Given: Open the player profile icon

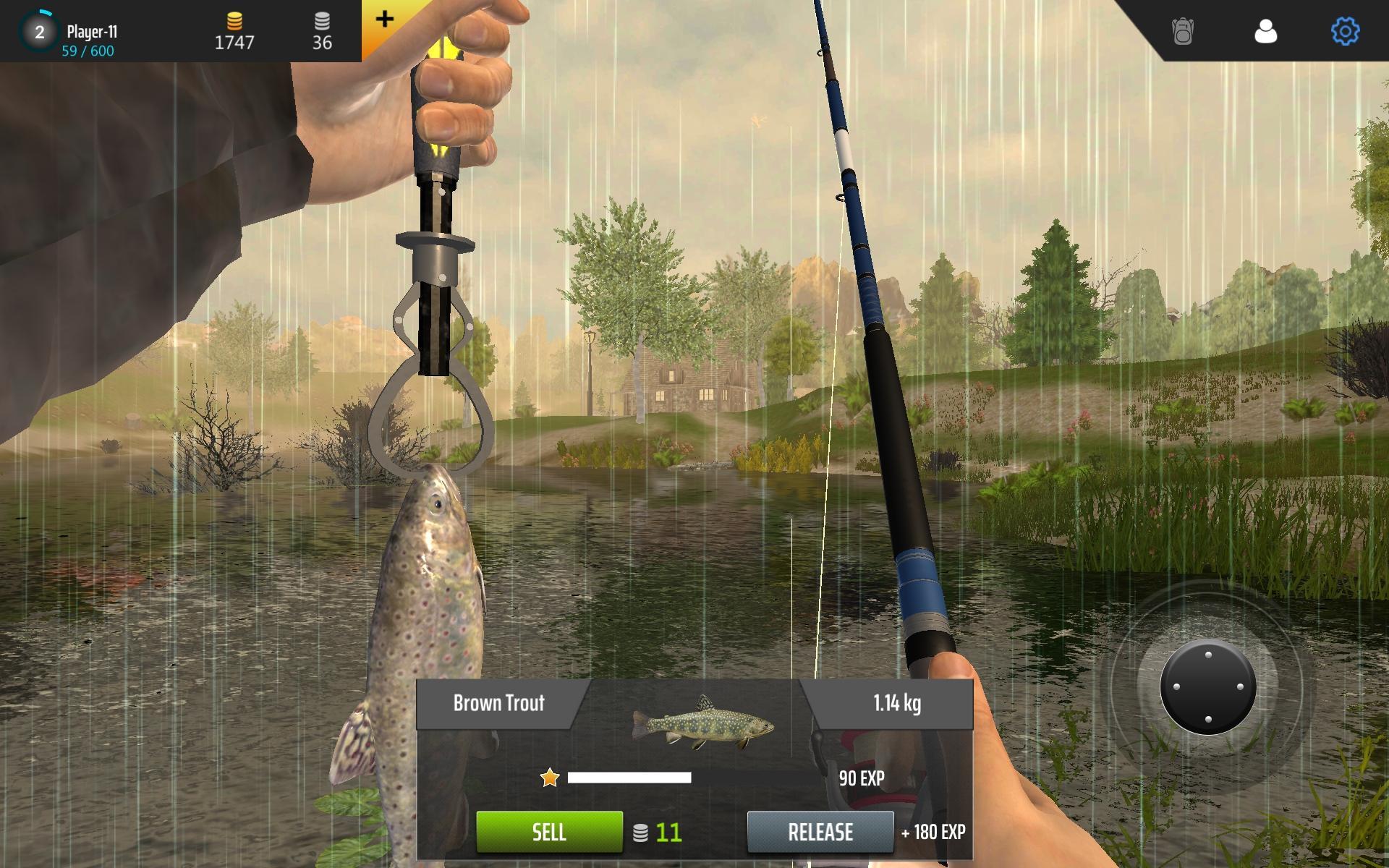Looking at the screenshot, I should pos(1265,30).
